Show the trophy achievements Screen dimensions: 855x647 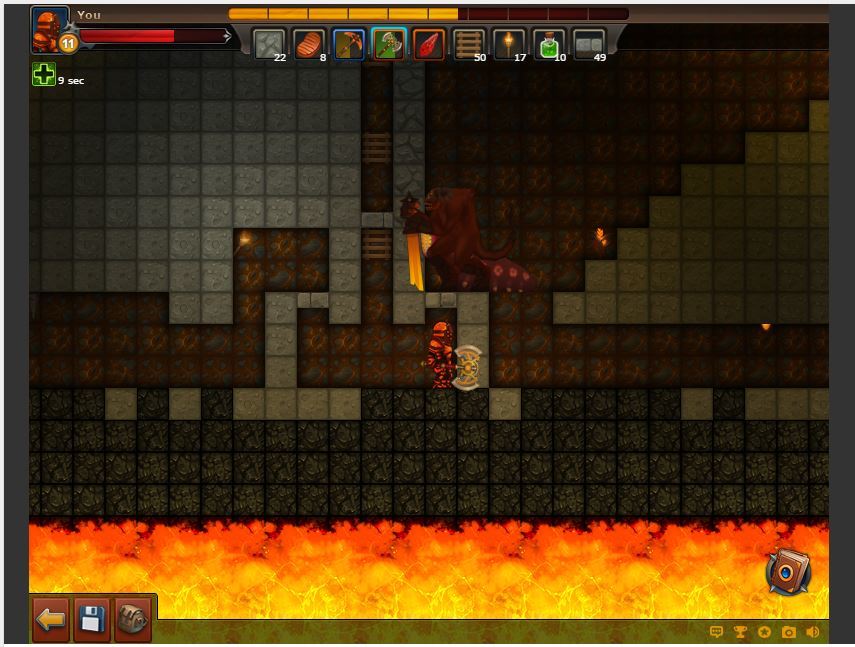click(x=741, y=632)
